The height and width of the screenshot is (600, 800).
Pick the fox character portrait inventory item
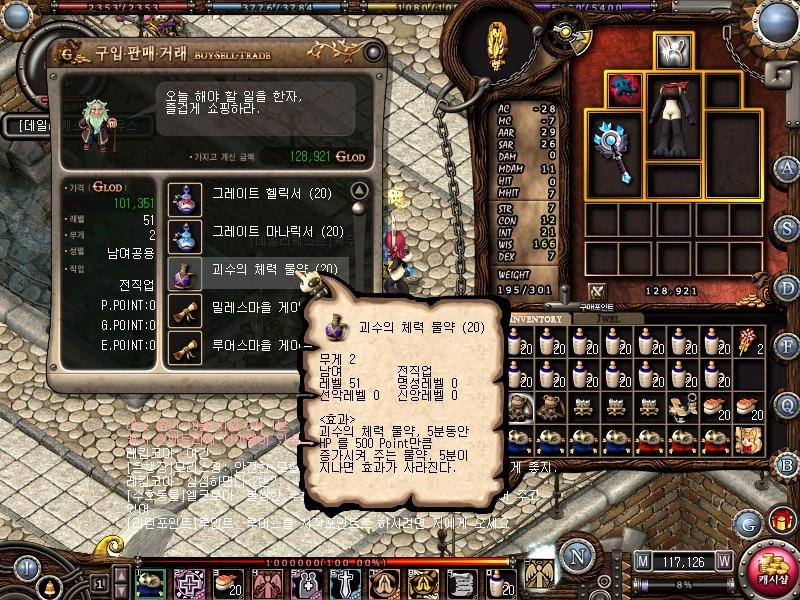coord(748,438)
